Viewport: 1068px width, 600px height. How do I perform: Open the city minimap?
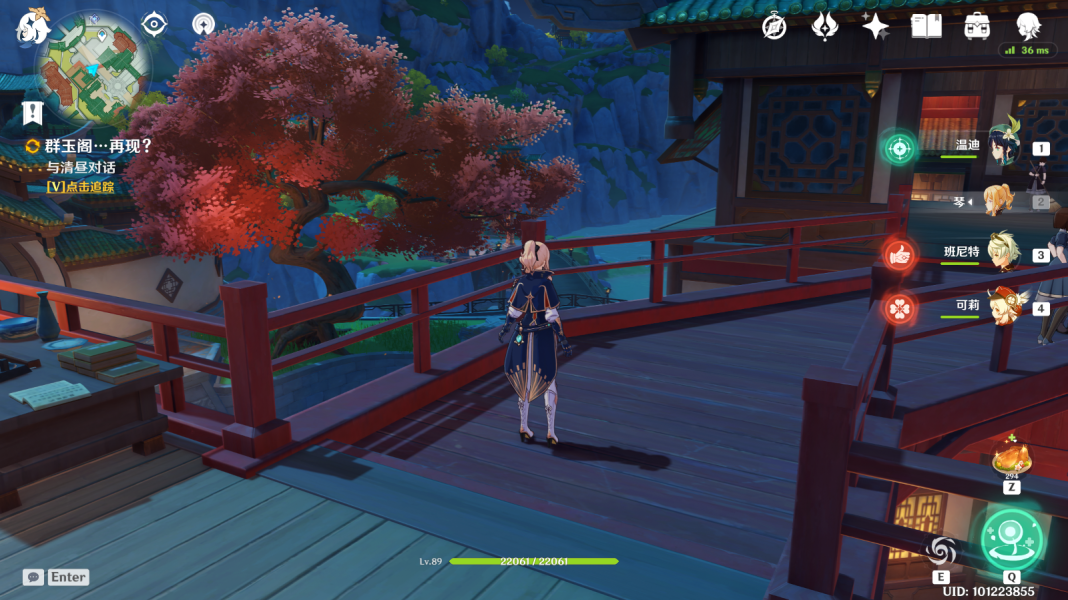(95, 70)
